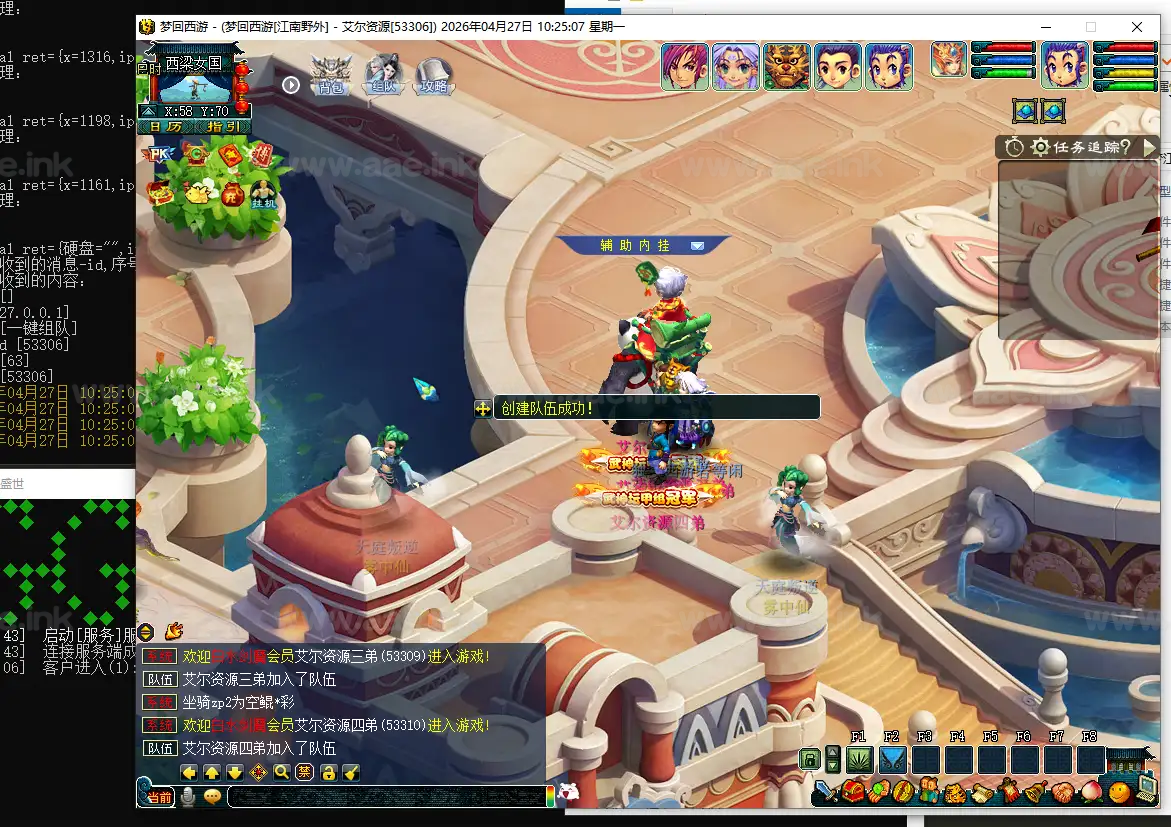This screenshot has width=1171, height=827.
Task: Click the 指引 guide button
Action: (222, 127)
